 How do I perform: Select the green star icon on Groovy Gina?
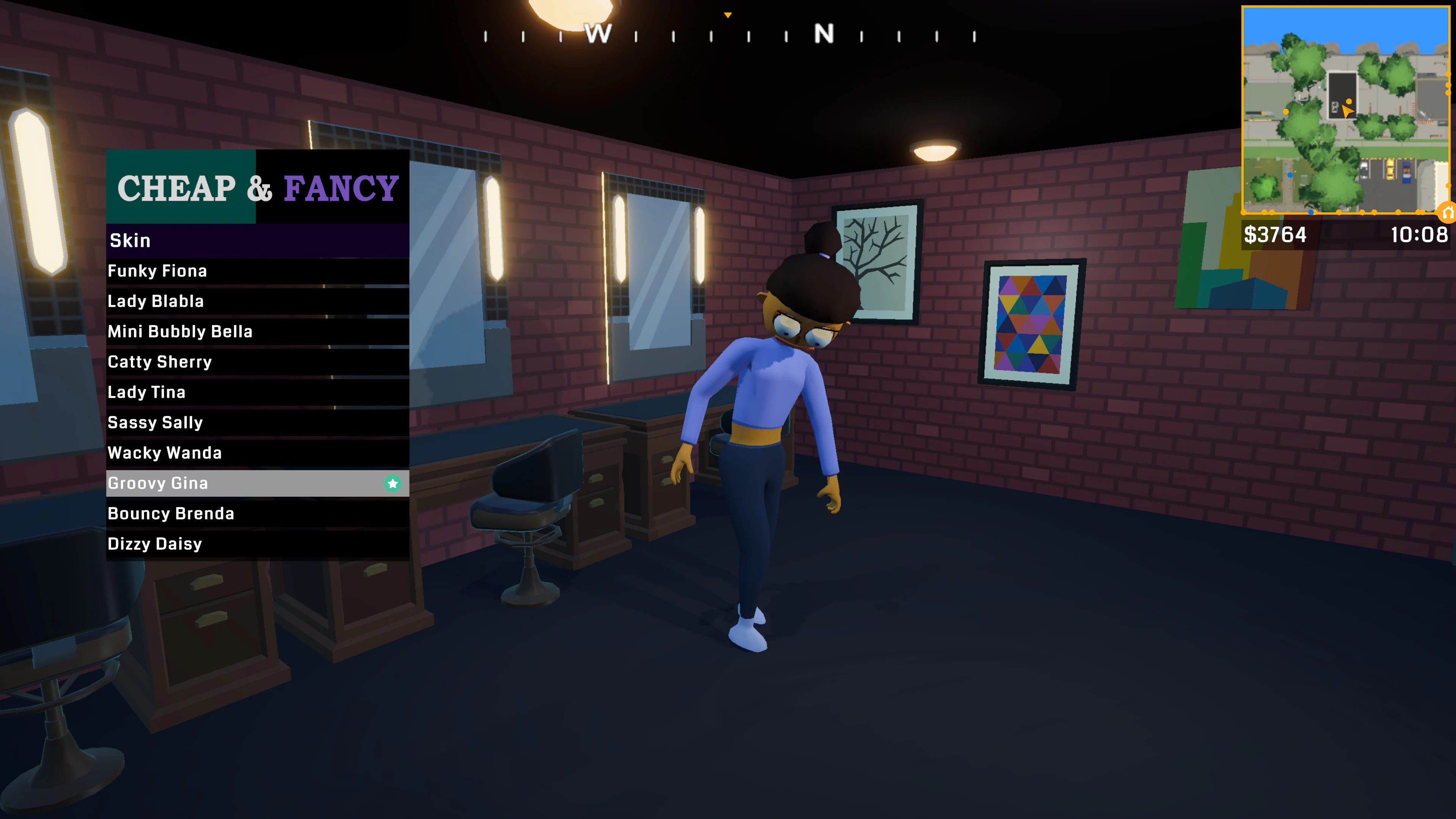[392, 483]
